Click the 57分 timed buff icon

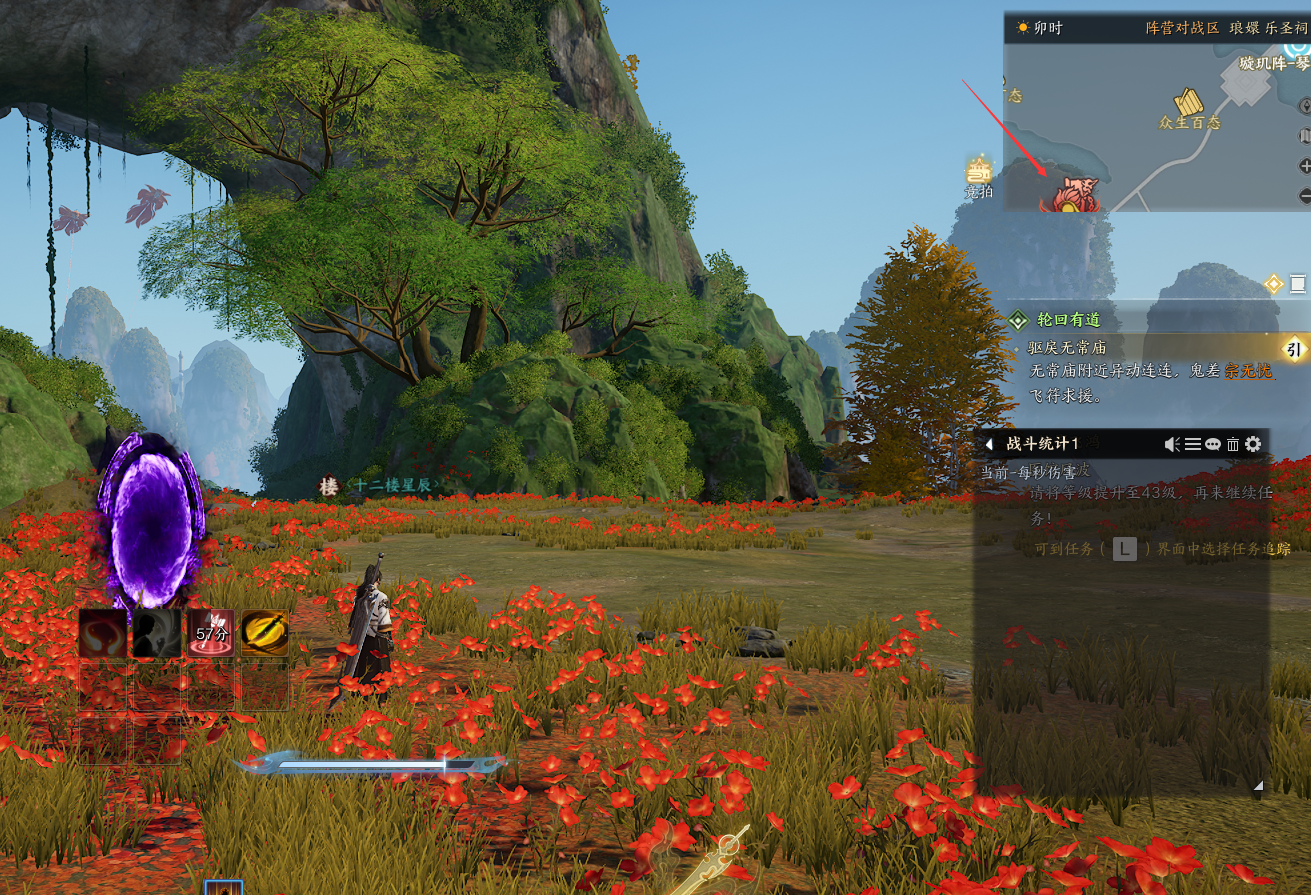click(211, 634)
